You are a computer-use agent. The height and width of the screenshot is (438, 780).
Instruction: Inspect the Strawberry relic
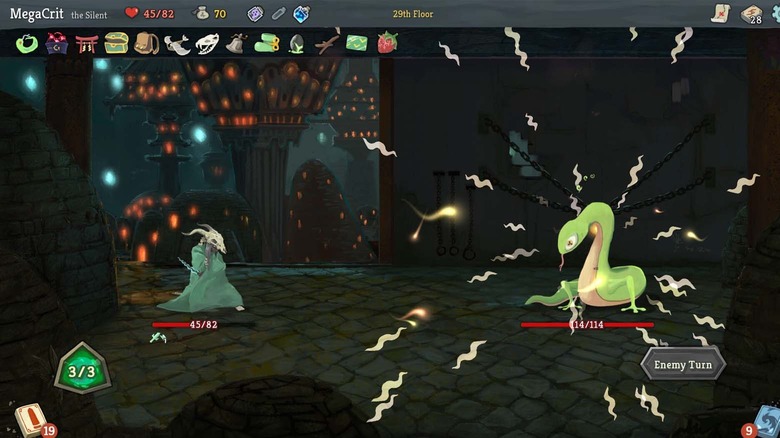coord(386,43)
